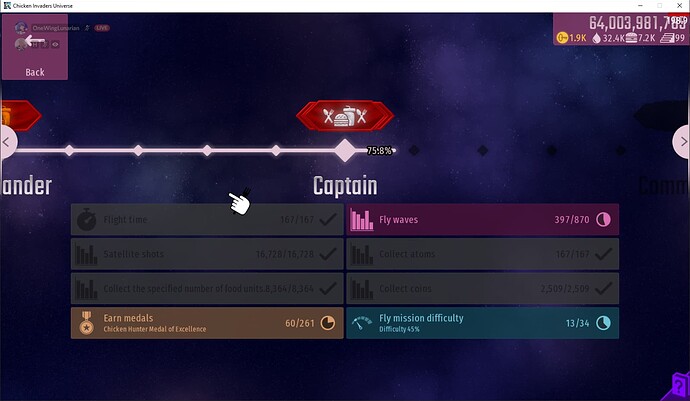Select the completed Flight time row

pos(207,220)
